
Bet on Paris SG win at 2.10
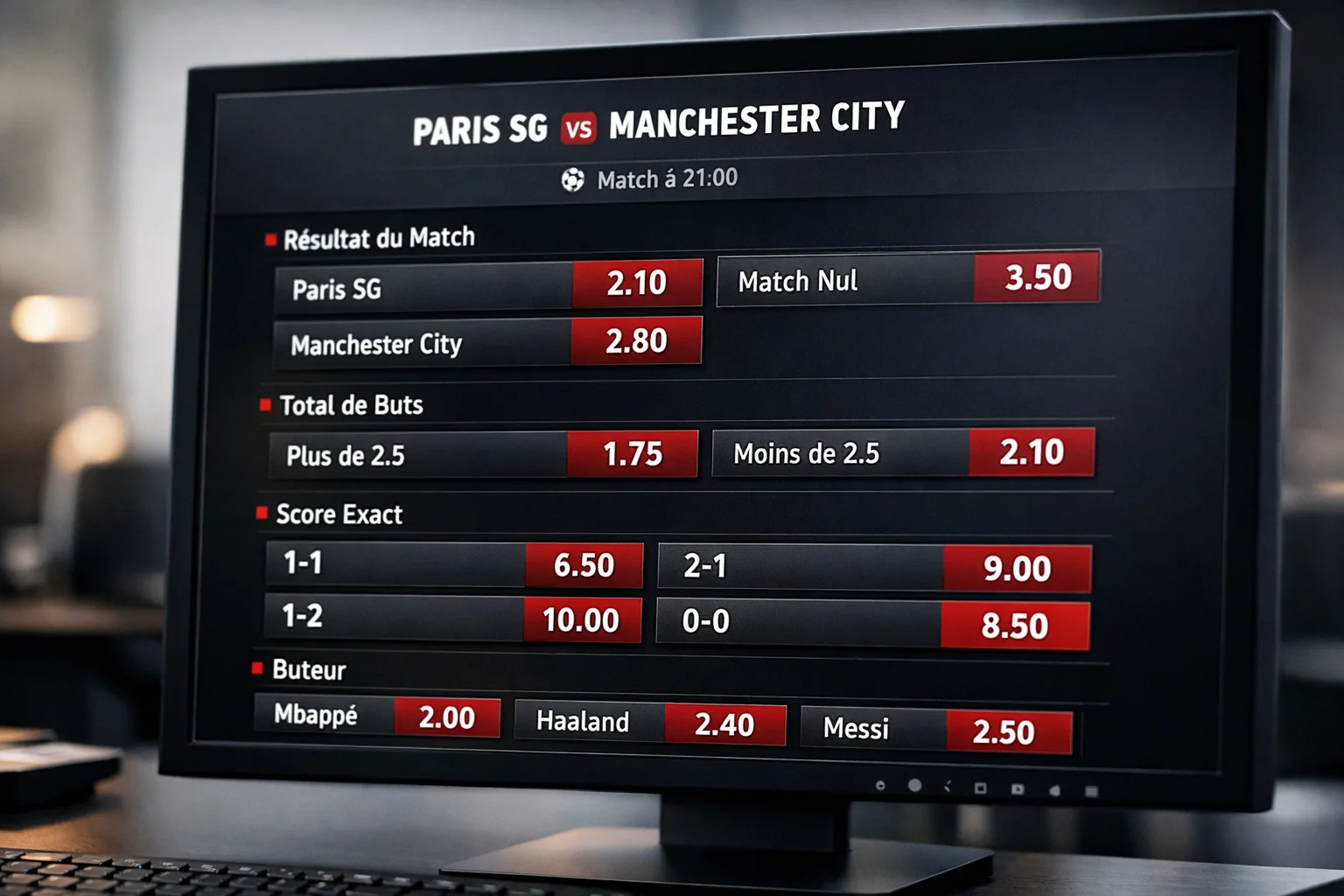coord(637,283)
